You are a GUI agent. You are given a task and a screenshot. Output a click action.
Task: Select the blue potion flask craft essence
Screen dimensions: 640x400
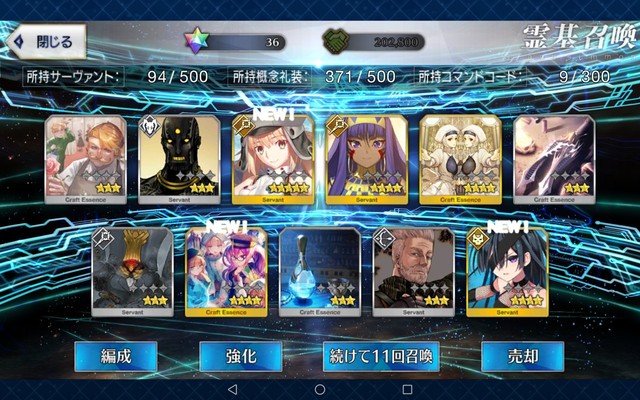tap(319, 272)
